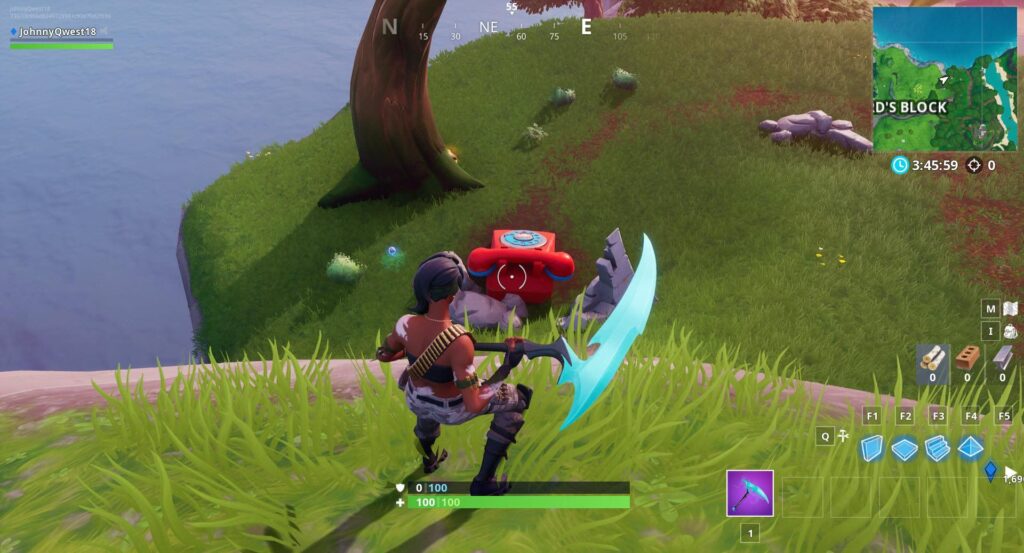Click the blue trap slot icon
This screenshot has width=1024, height=553.
(992, 470)
